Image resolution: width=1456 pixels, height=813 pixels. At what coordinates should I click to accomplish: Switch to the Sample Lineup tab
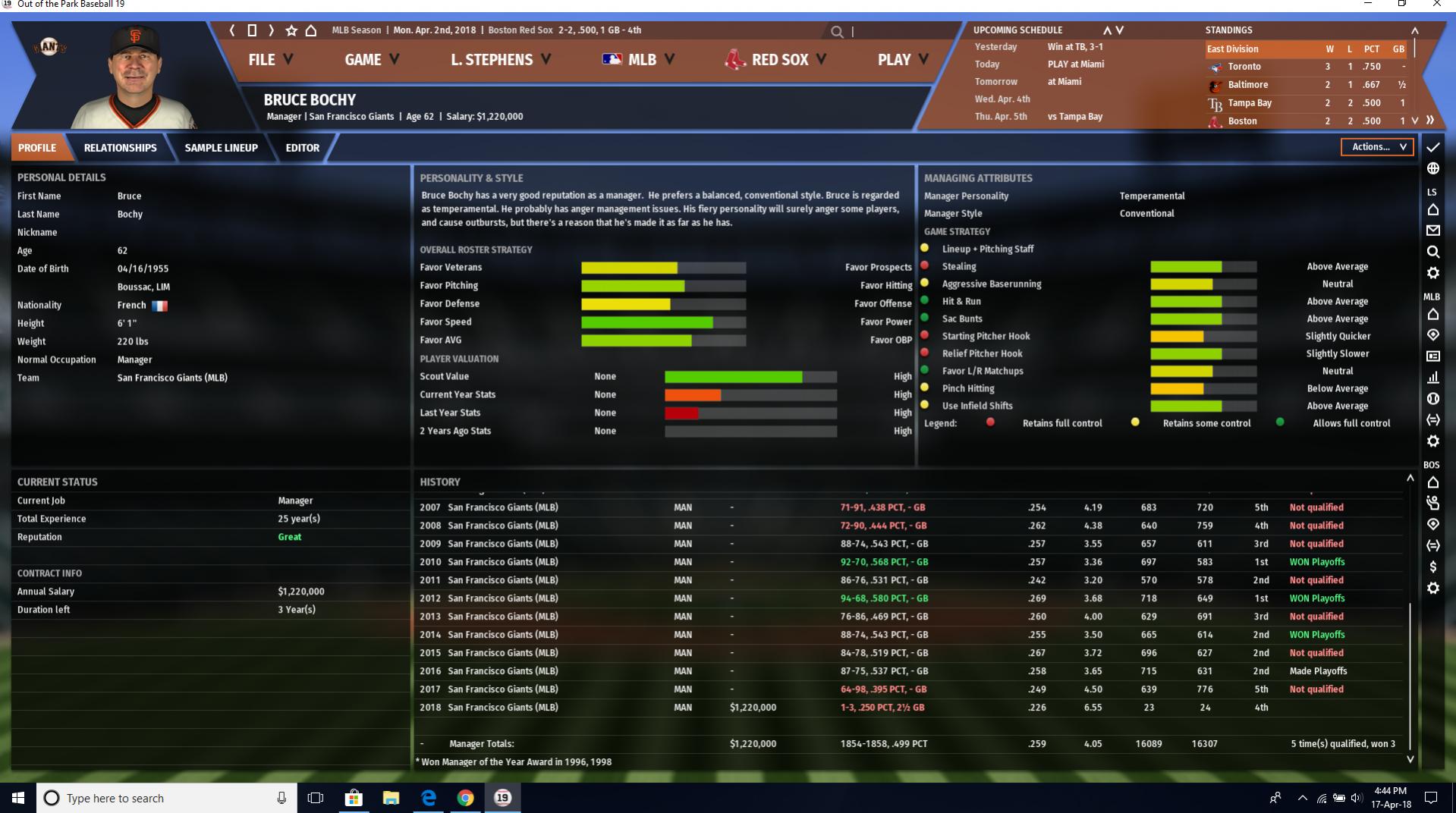[221, 148]
